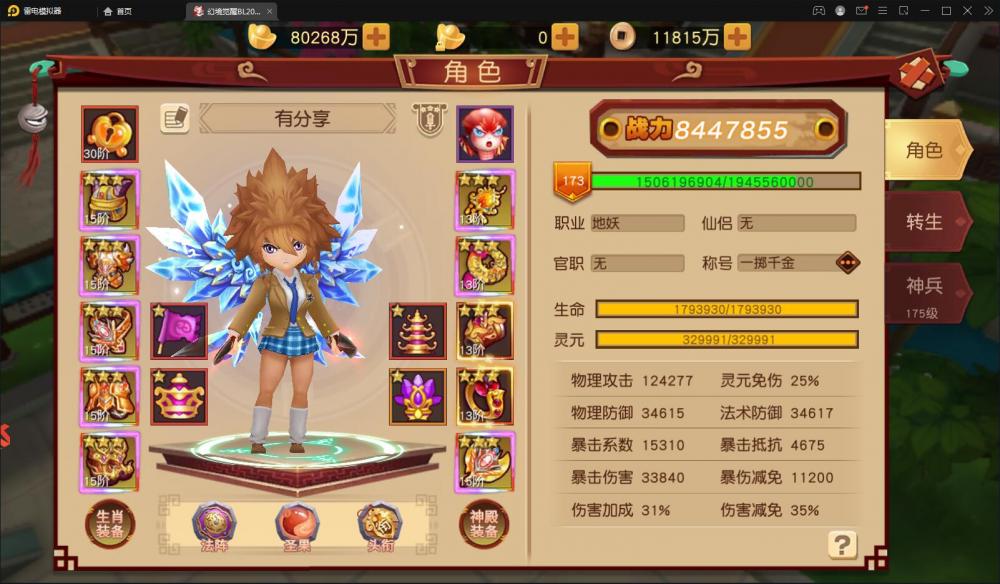
Task: Switch to the 转生 tab
Action: click(923, 222)
